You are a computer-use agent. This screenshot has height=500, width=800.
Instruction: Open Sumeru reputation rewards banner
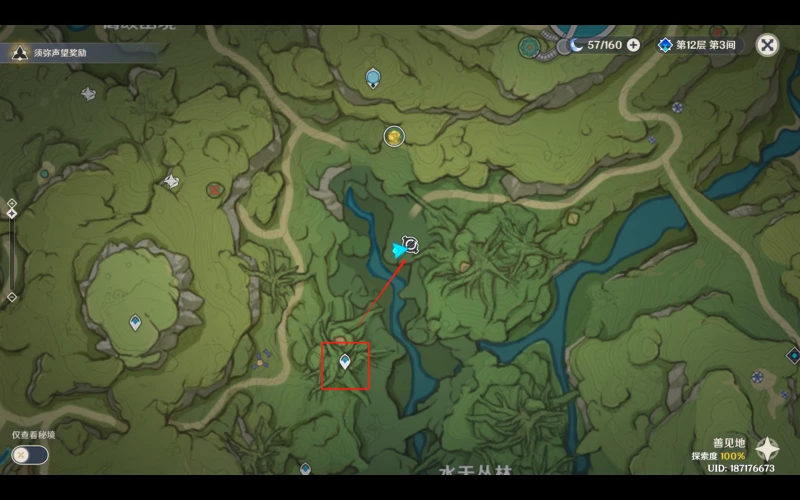point(60,52)
